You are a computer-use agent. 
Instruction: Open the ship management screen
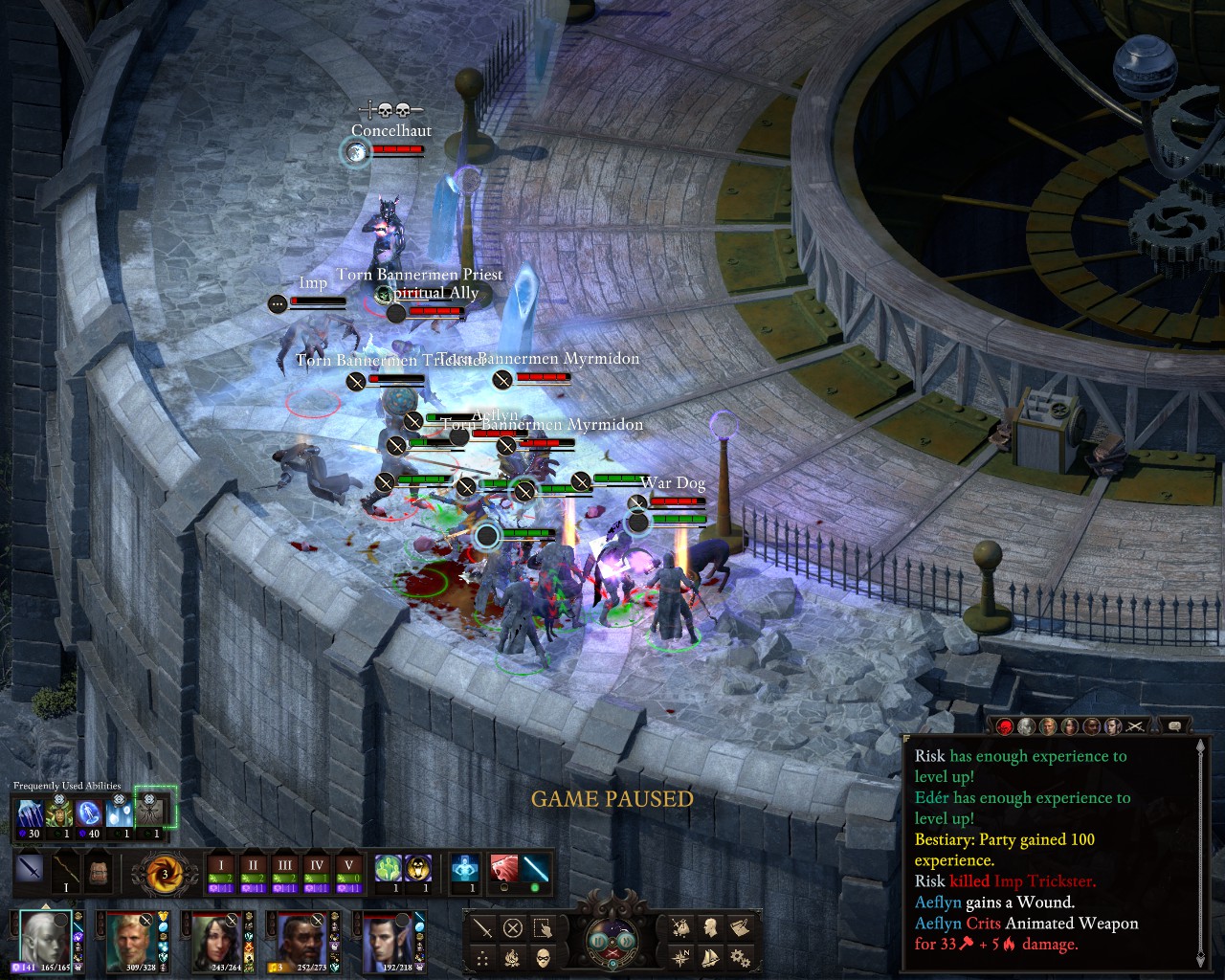click(x=709, y=957)
